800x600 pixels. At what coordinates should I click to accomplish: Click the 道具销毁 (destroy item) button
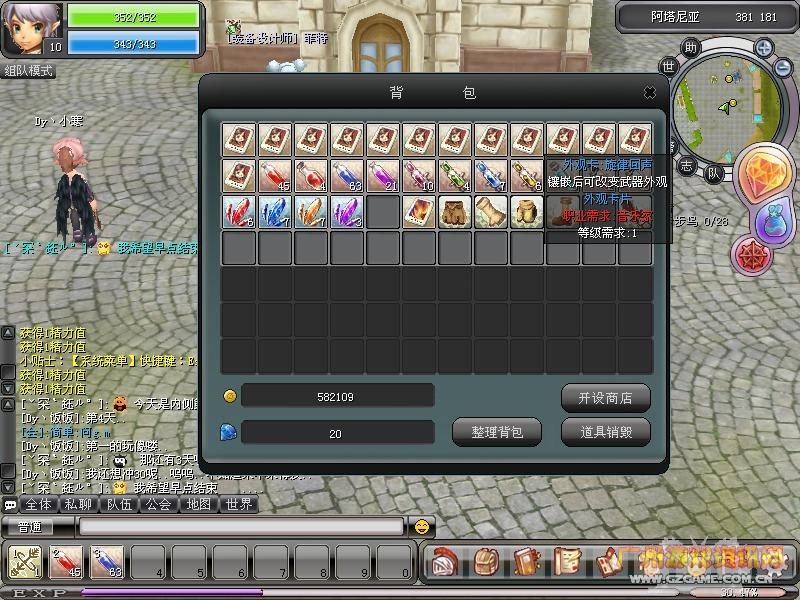click(x=605, y=432)
